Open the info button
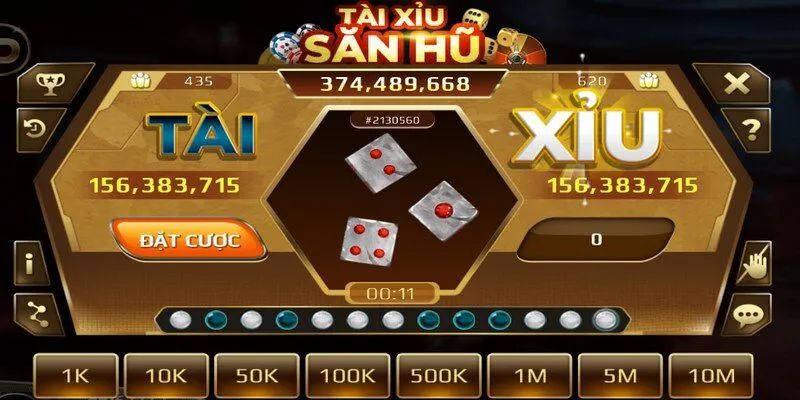Screen dimensions: 800x400 [30, 265]
